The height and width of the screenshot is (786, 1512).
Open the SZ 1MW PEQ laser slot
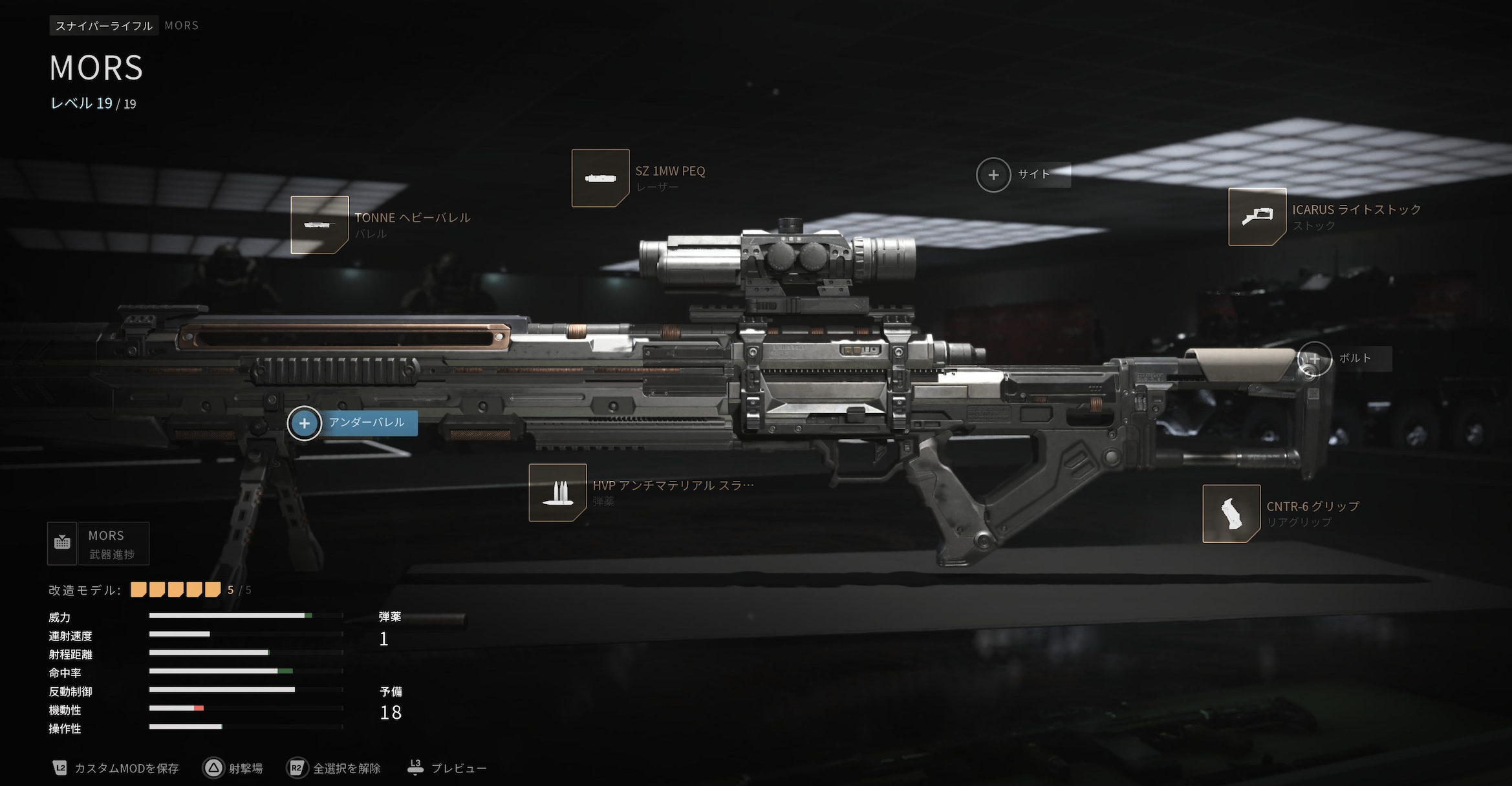pos(600,178)
